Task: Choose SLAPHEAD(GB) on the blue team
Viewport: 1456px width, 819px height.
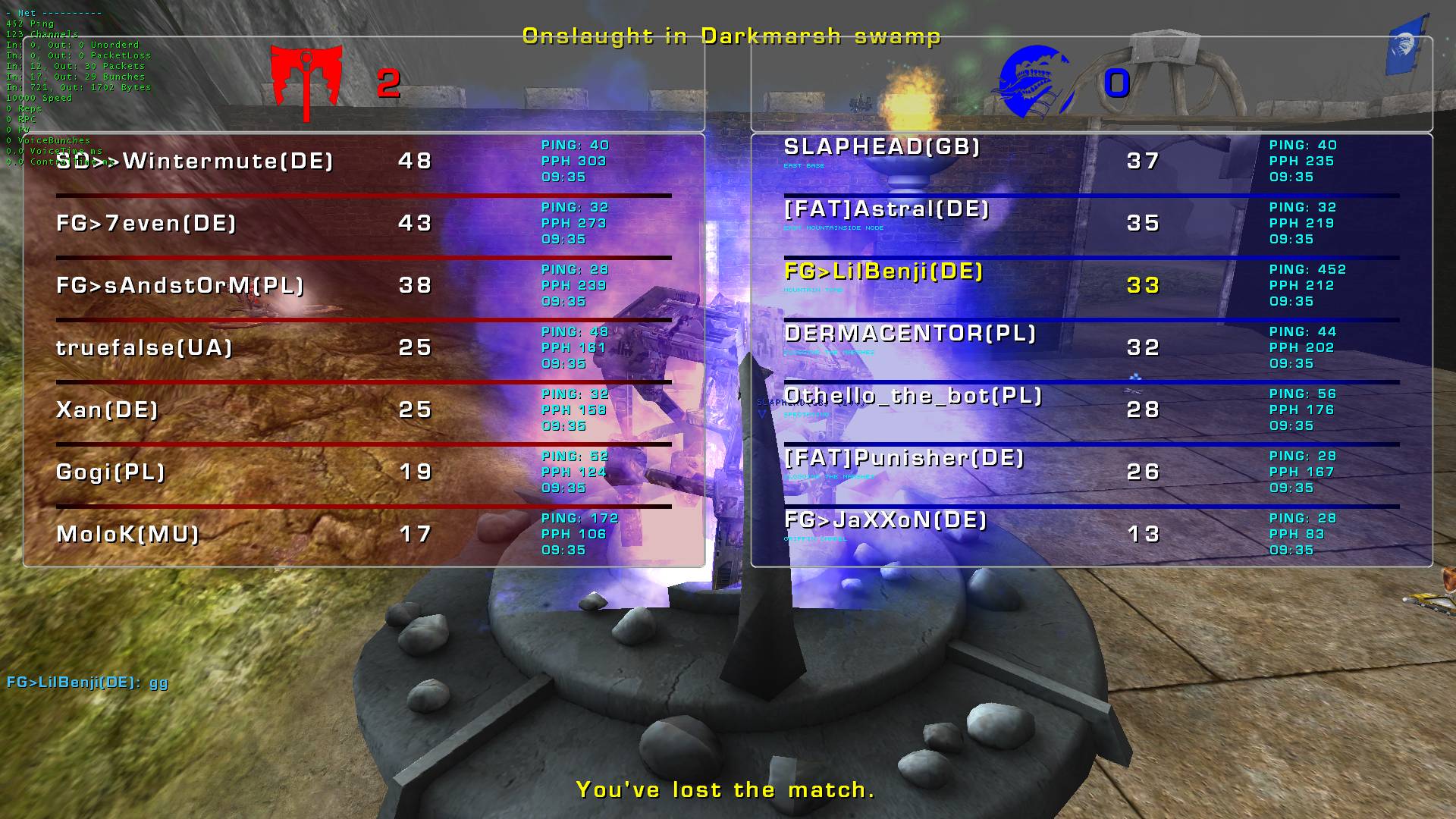Action: 882,147
